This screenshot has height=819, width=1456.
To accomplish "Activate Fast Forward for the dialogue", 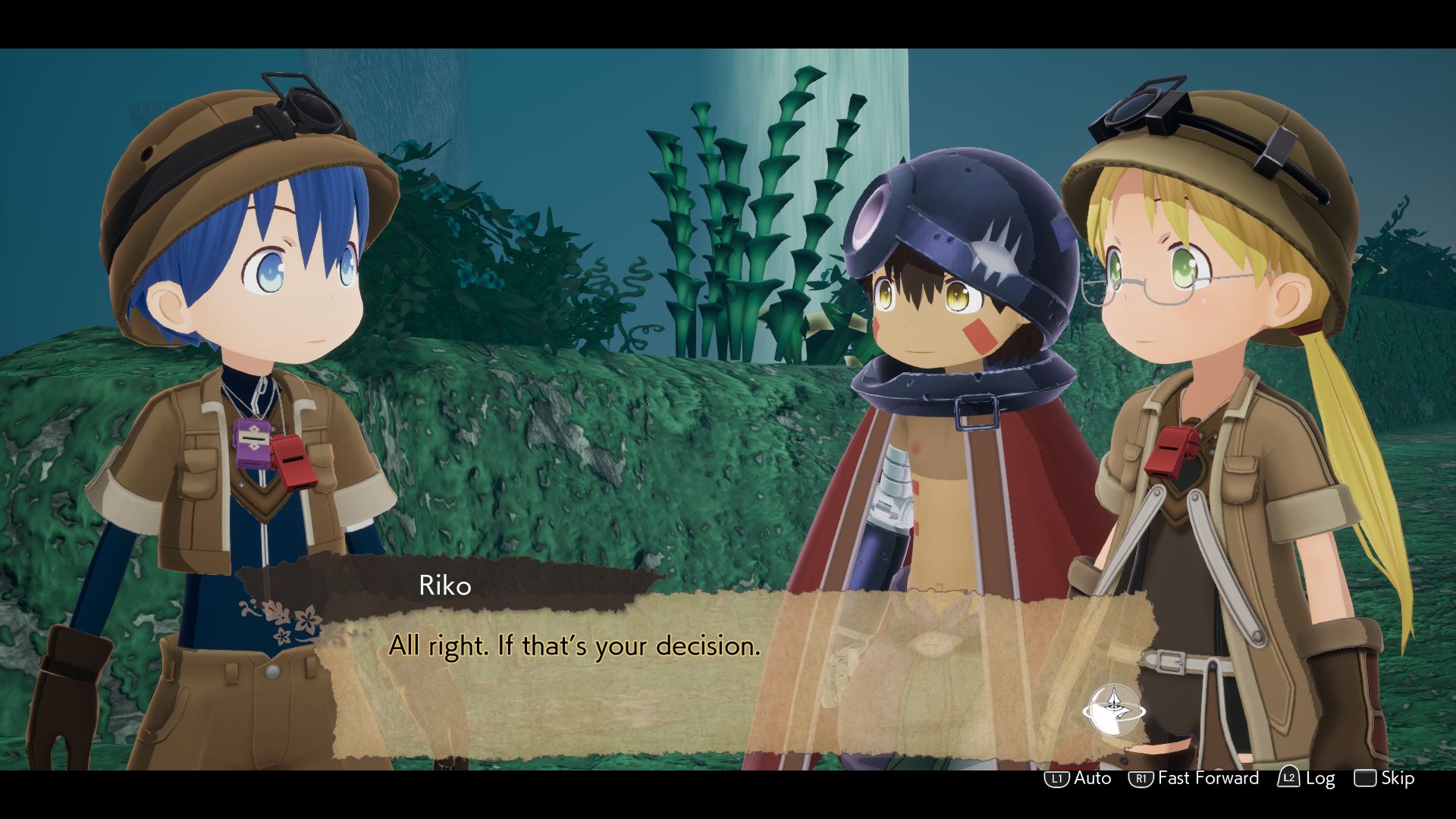I will pos(1194,778).
